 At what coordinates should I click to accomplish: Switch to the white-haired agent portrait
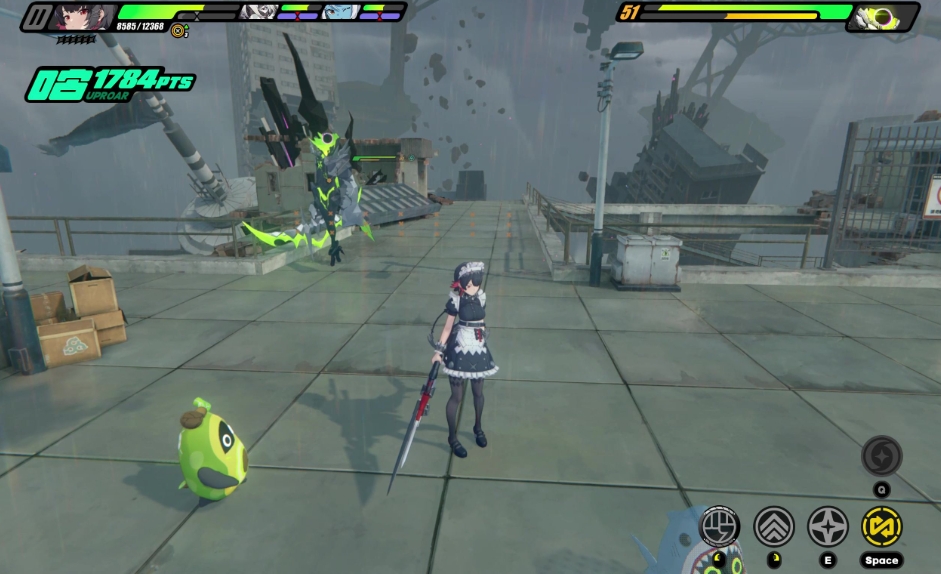pos(257,12)
